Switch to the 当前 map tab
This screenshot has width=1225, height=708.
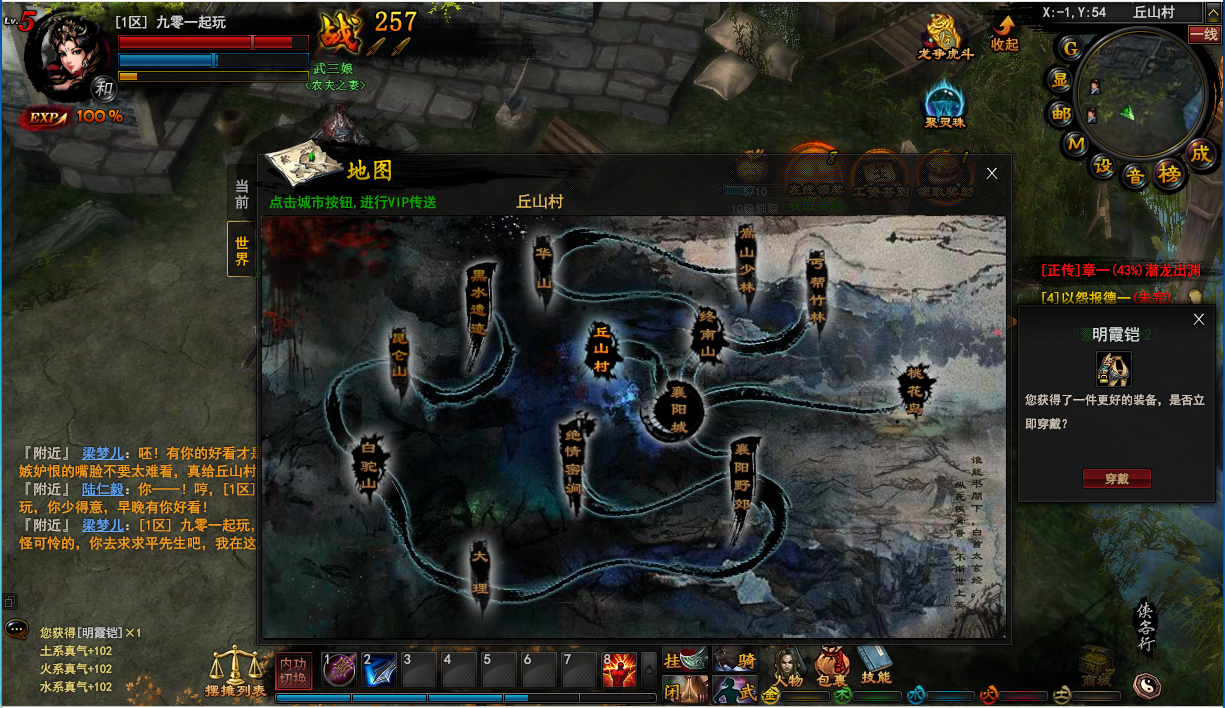(242, 193)
